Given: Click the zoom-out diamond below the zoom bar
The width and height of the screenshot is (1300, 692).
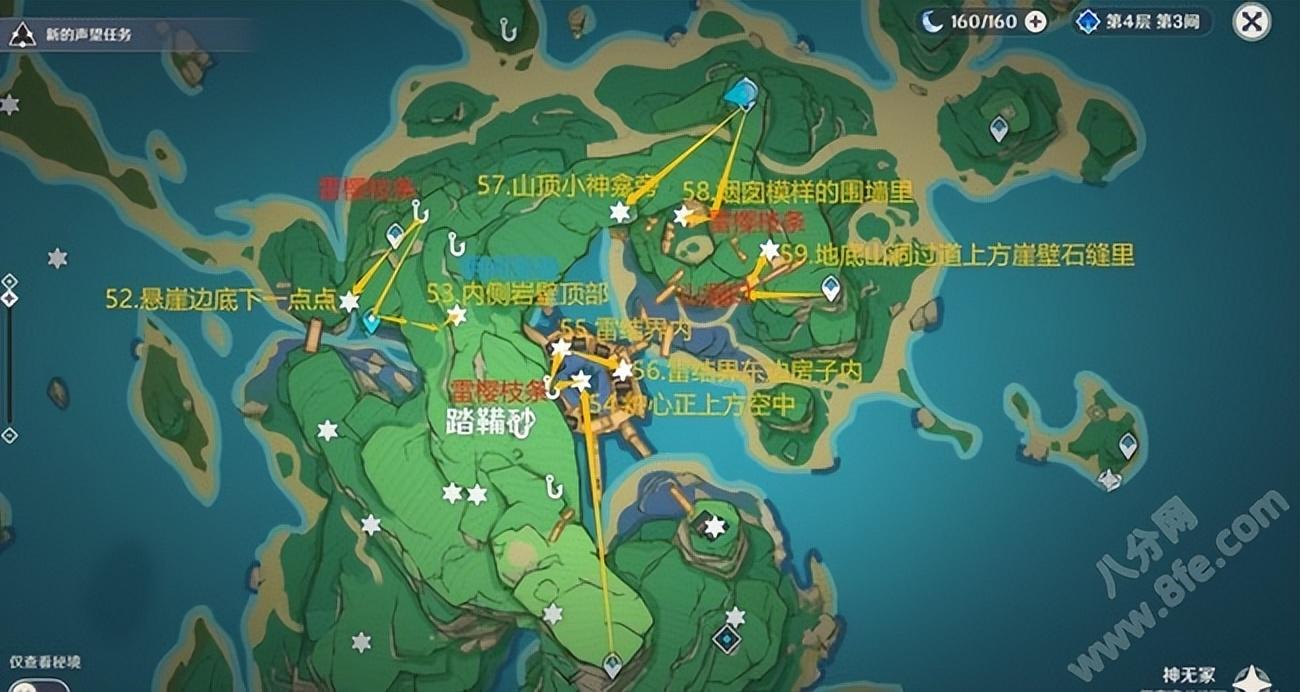Looking at the screenshot, I should pos(9,435).
